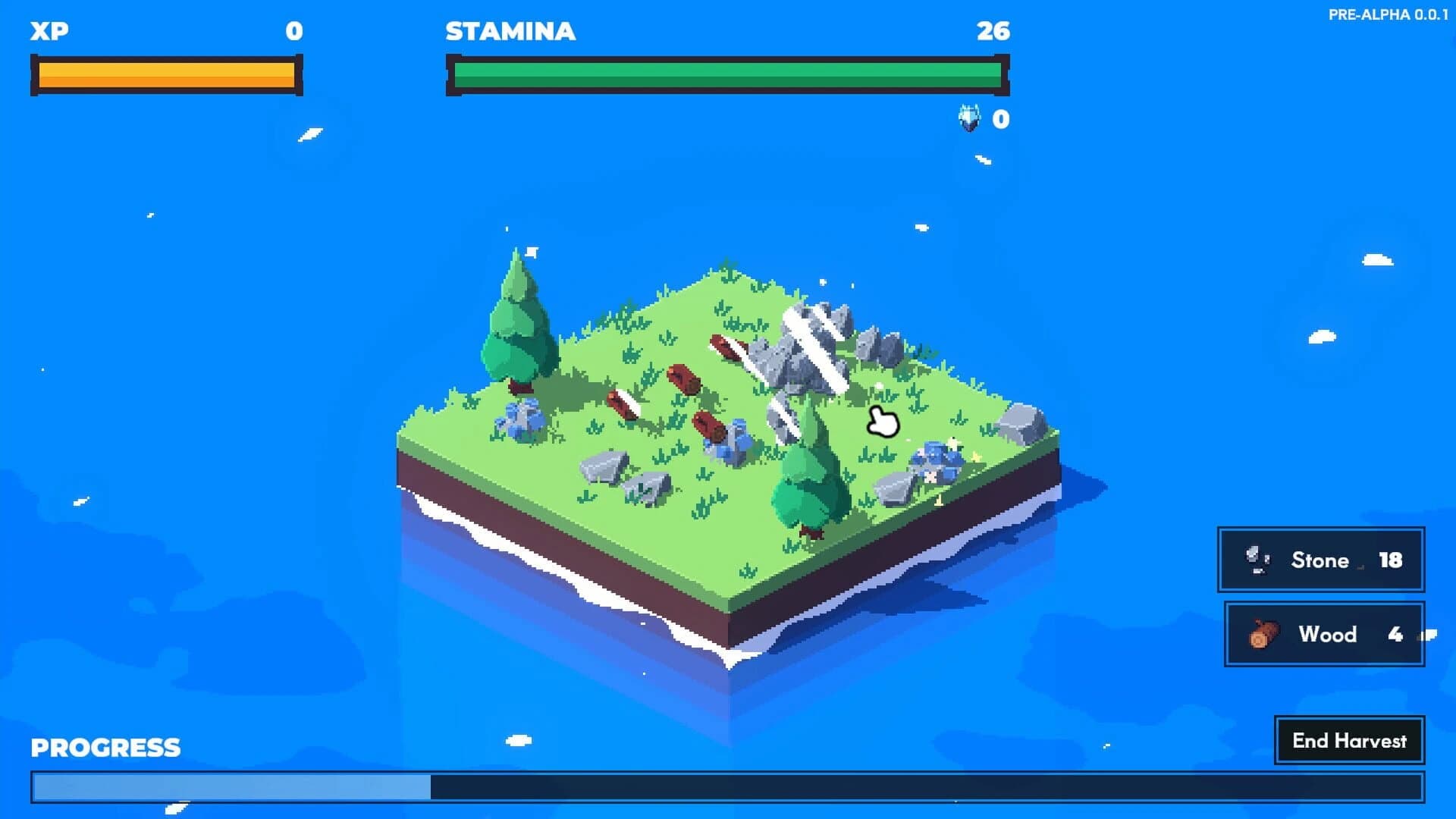Click the orange XP bar
1456x819 pixels.
tap(165, 74)
